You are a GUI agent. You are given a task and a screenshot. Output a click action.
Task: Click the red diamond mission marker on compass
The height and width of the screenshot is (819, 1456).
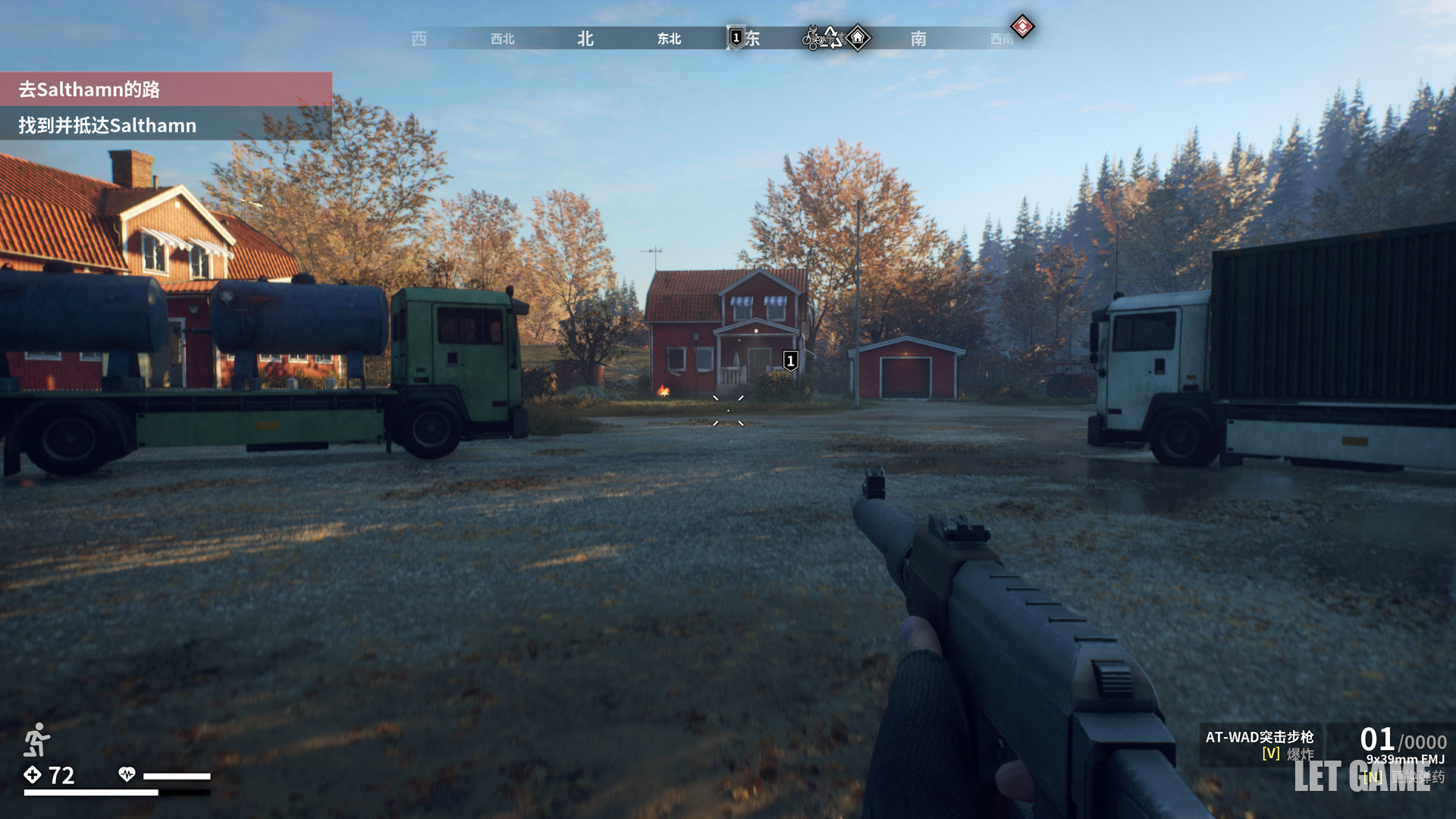pos(1022,27)
